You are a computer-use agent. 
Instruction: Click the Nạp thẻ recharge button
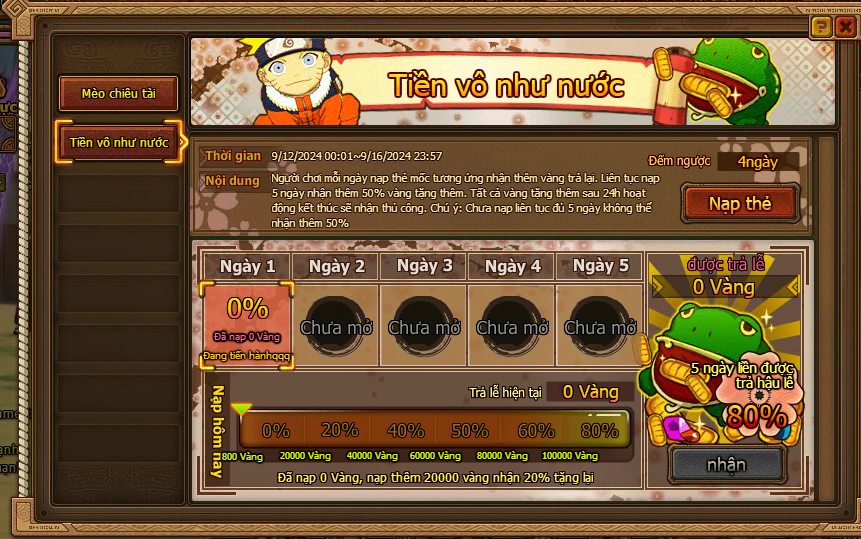[x=740, y=204]
